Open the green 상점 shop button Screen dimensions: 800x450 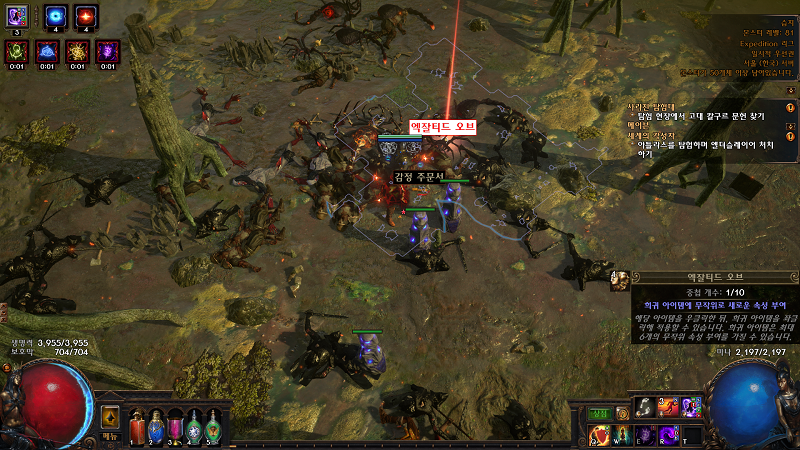(599, 411)
